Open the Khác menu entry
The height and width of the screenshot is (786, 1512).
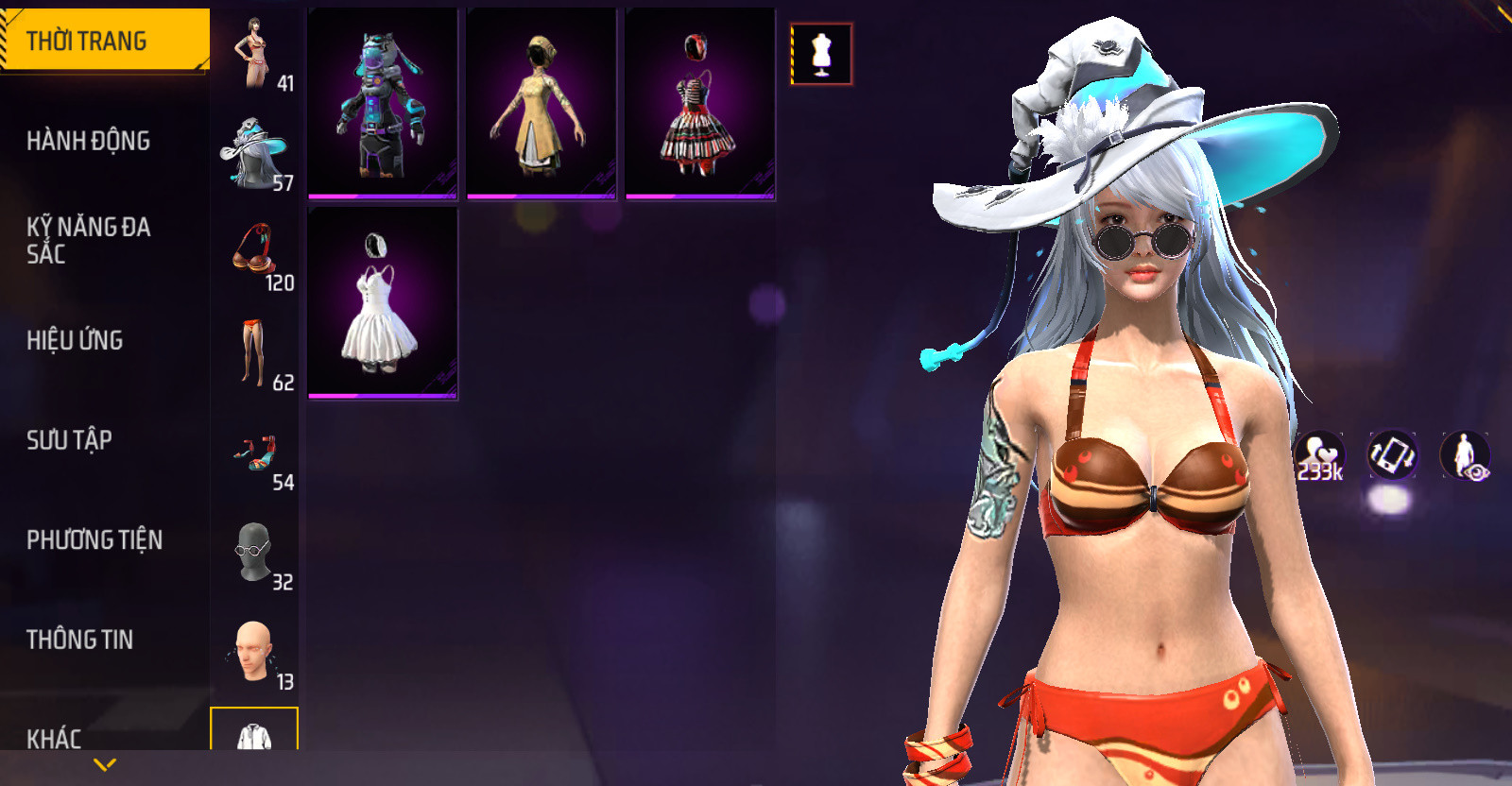click(55, 737)
